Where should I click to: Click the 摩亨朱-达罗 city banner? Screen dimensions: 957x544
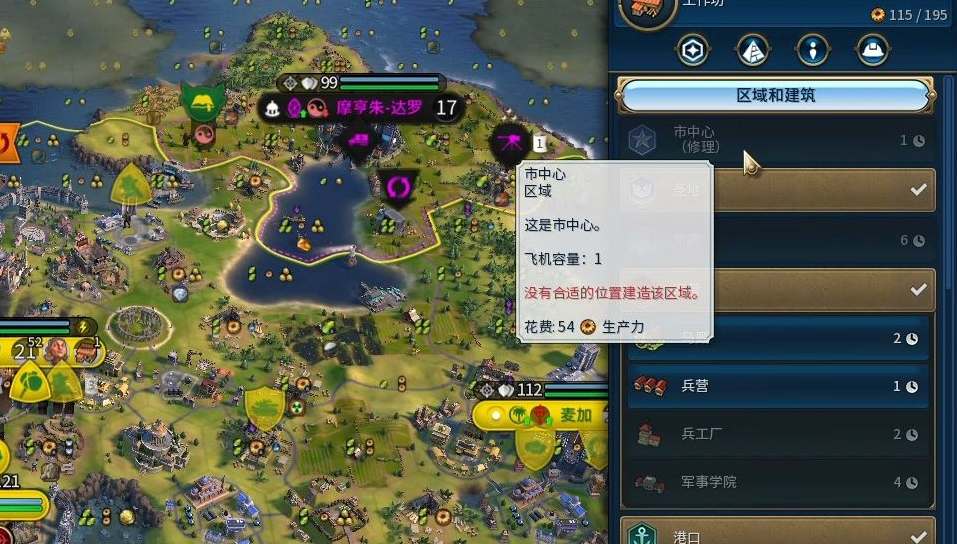click(378, 108)
